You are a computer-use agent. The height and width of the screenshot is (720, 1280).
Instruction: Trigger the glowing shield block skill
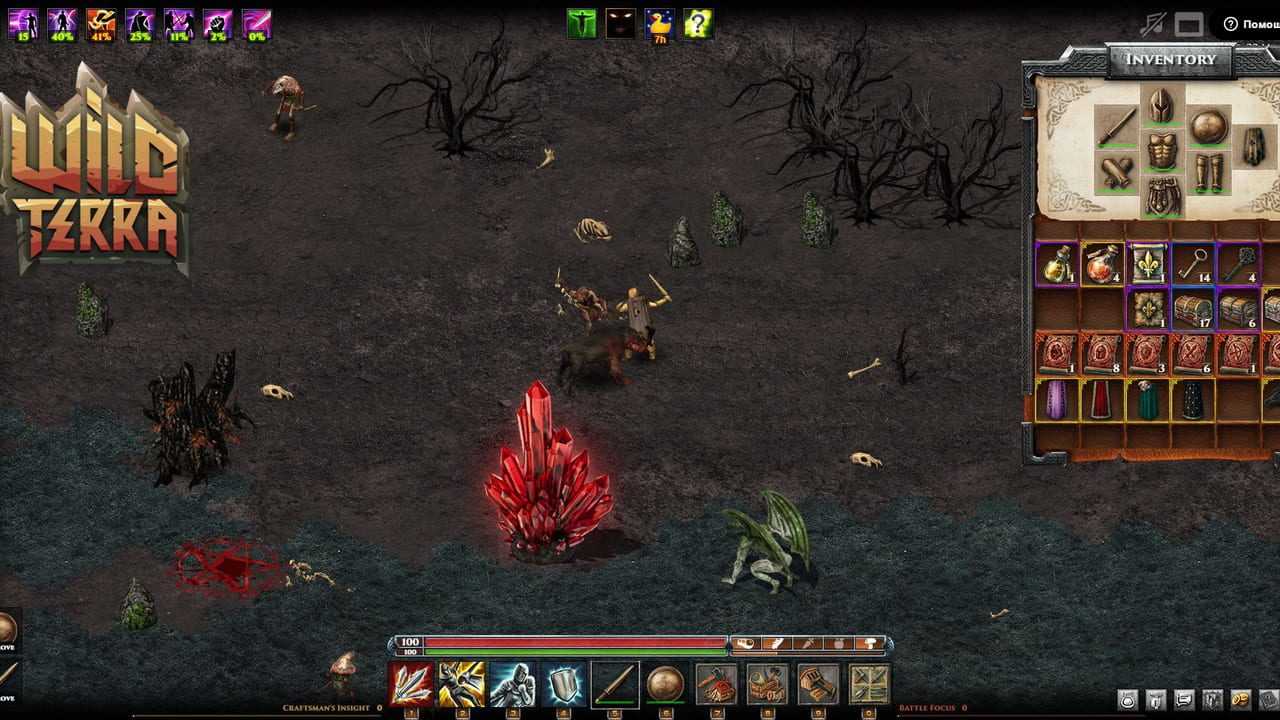tap(564, 684)
